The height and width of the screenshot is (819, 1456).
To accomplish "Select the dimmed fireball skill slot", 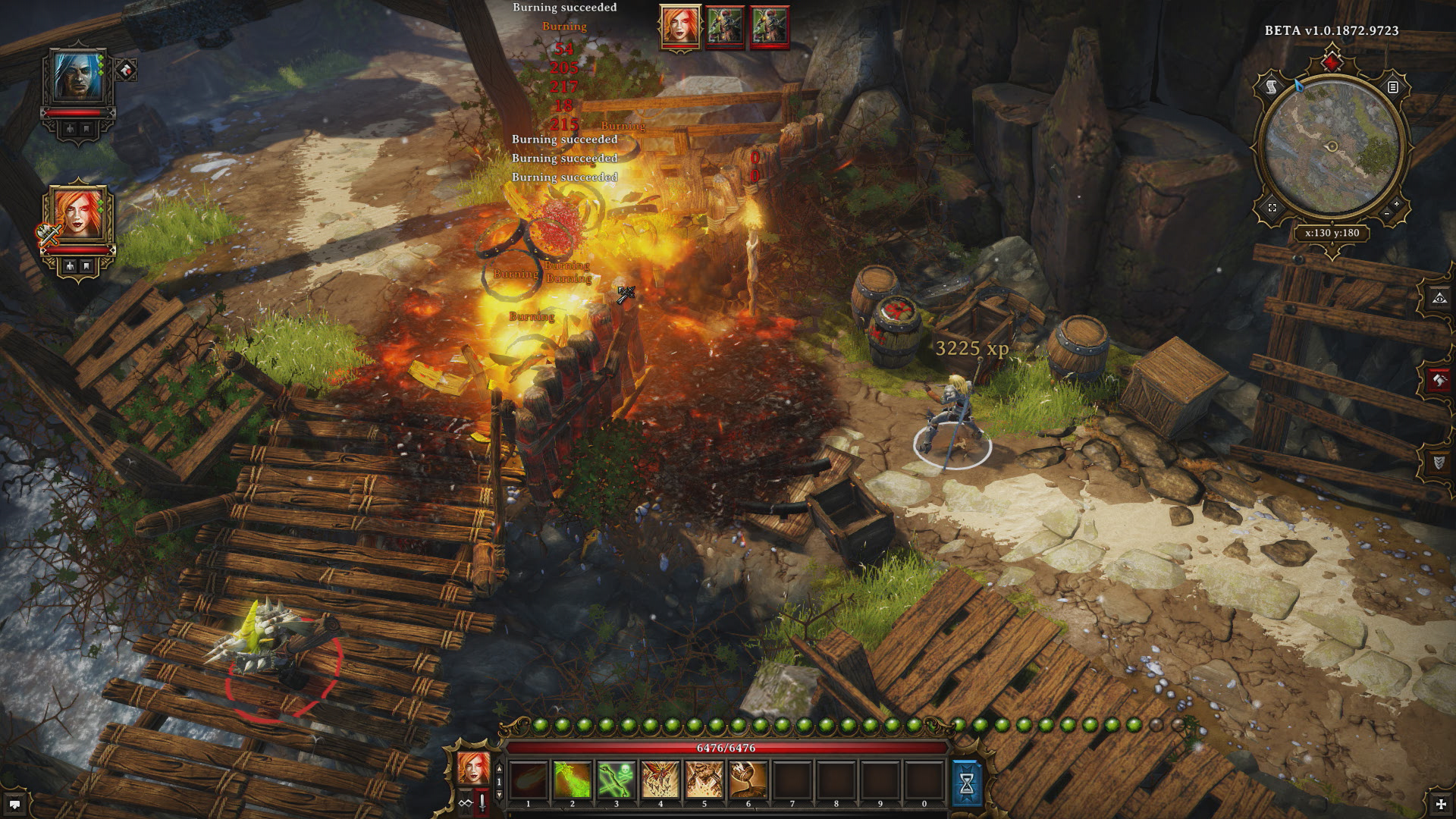I will (x=529, y=780).
